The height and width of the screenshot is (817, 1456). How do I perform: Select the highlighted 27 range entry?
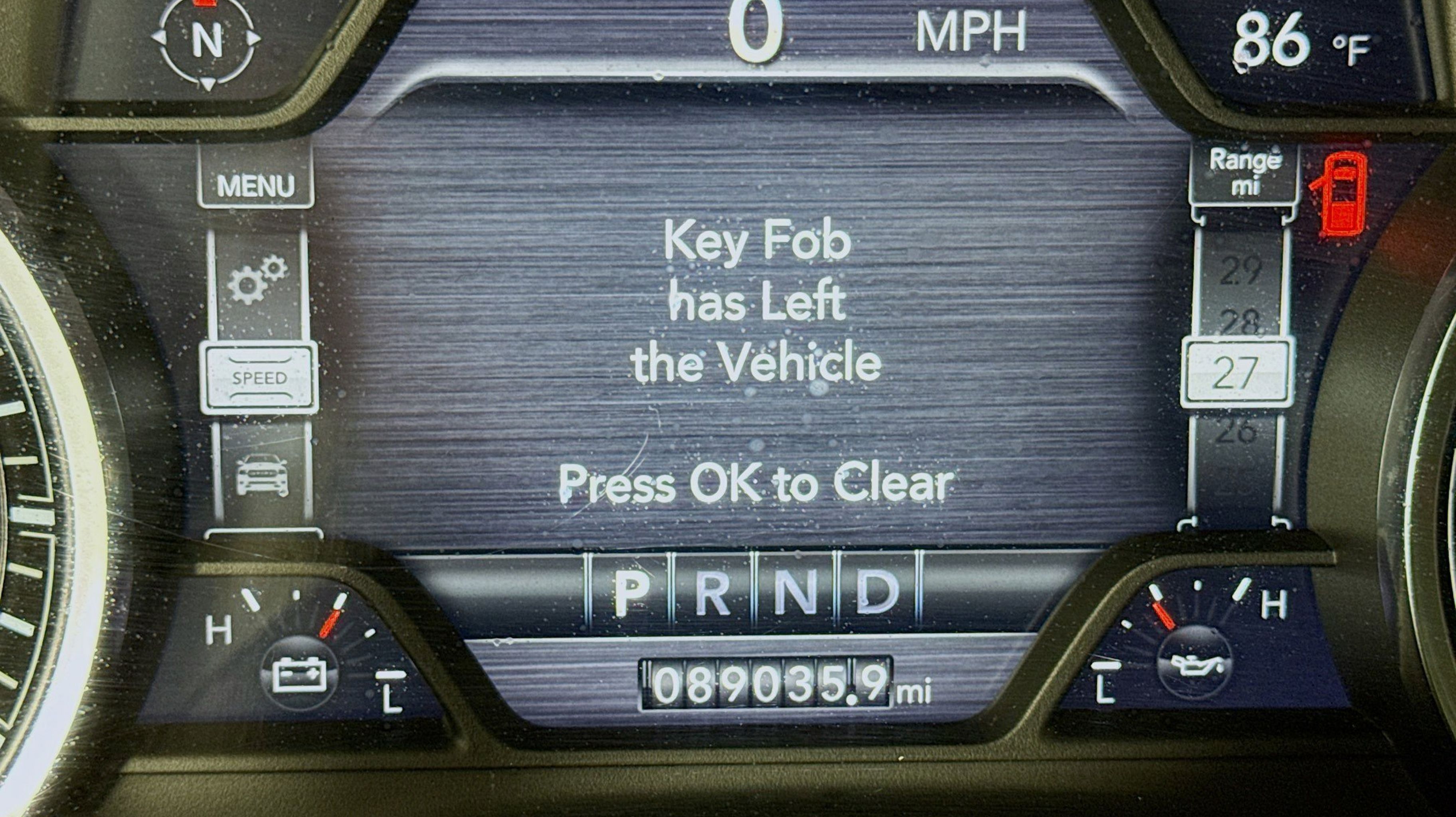pos(1237,373)
